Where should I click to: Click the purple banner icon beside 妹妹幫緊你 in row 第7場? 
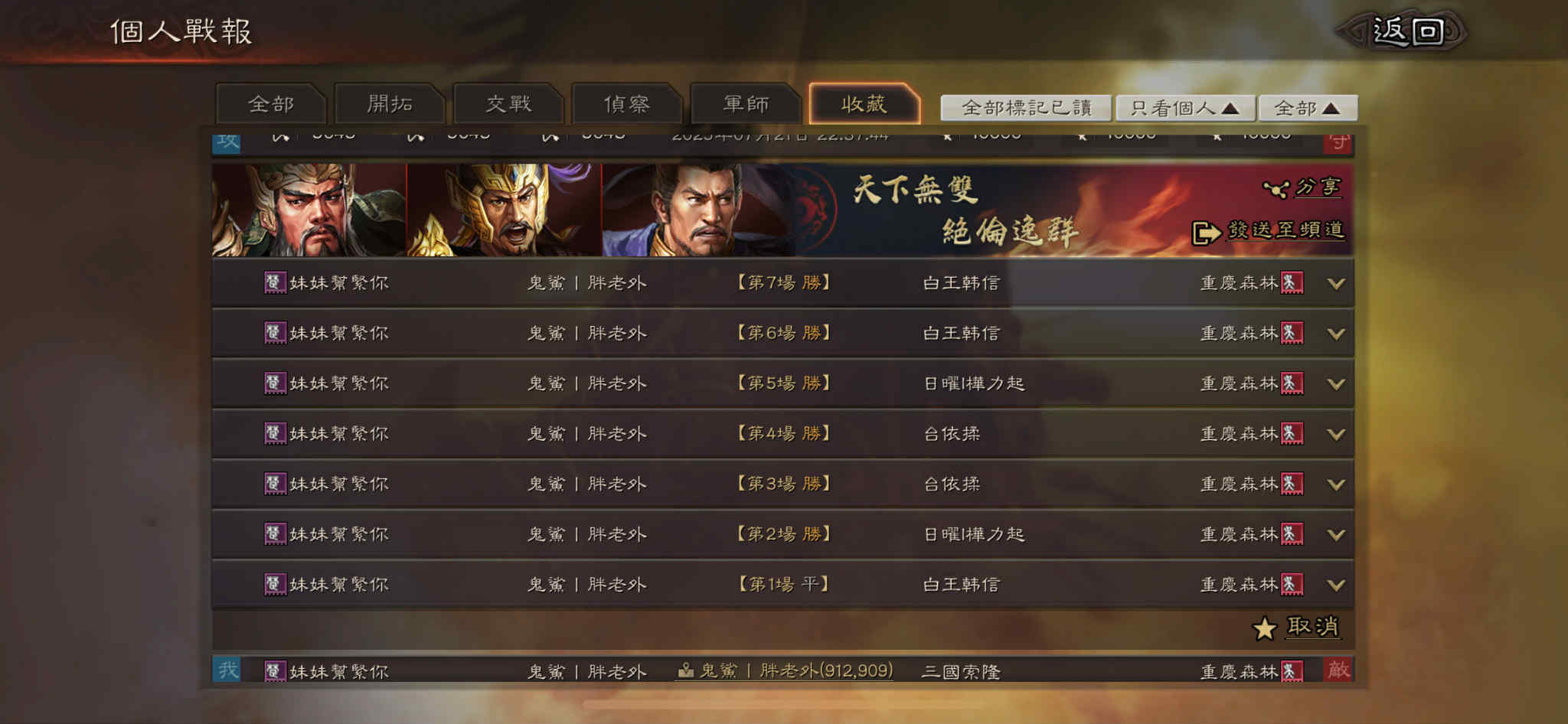[x=275, y=282]
